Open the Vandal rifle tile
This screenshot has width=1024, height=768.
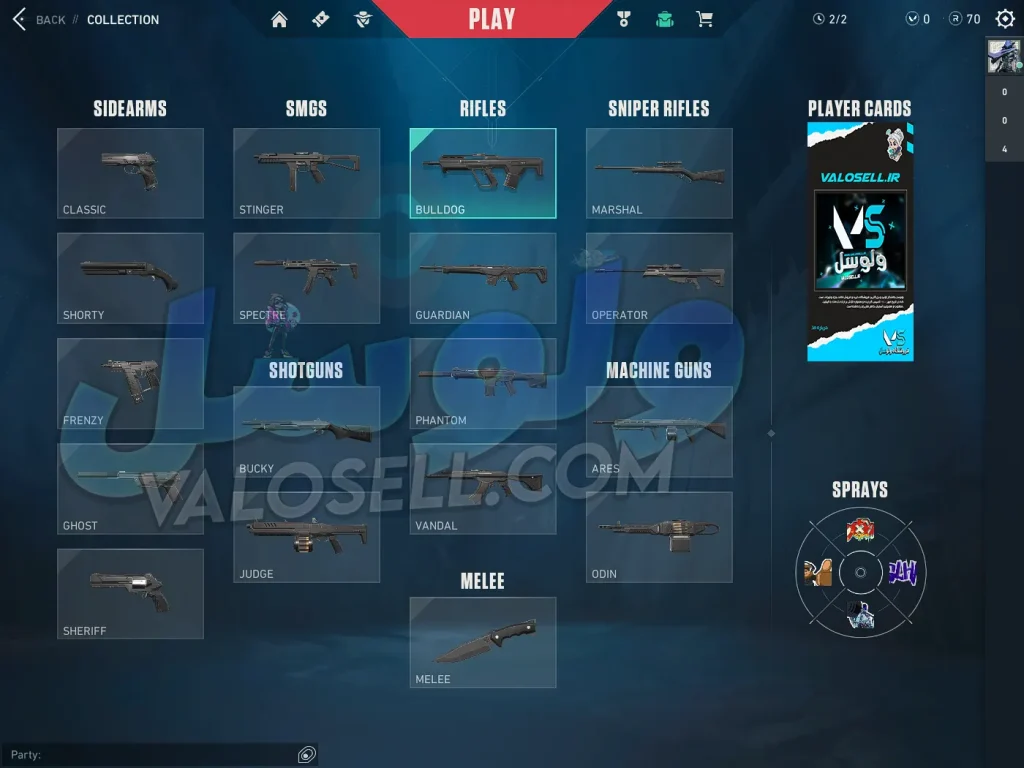tap(483, 489)
